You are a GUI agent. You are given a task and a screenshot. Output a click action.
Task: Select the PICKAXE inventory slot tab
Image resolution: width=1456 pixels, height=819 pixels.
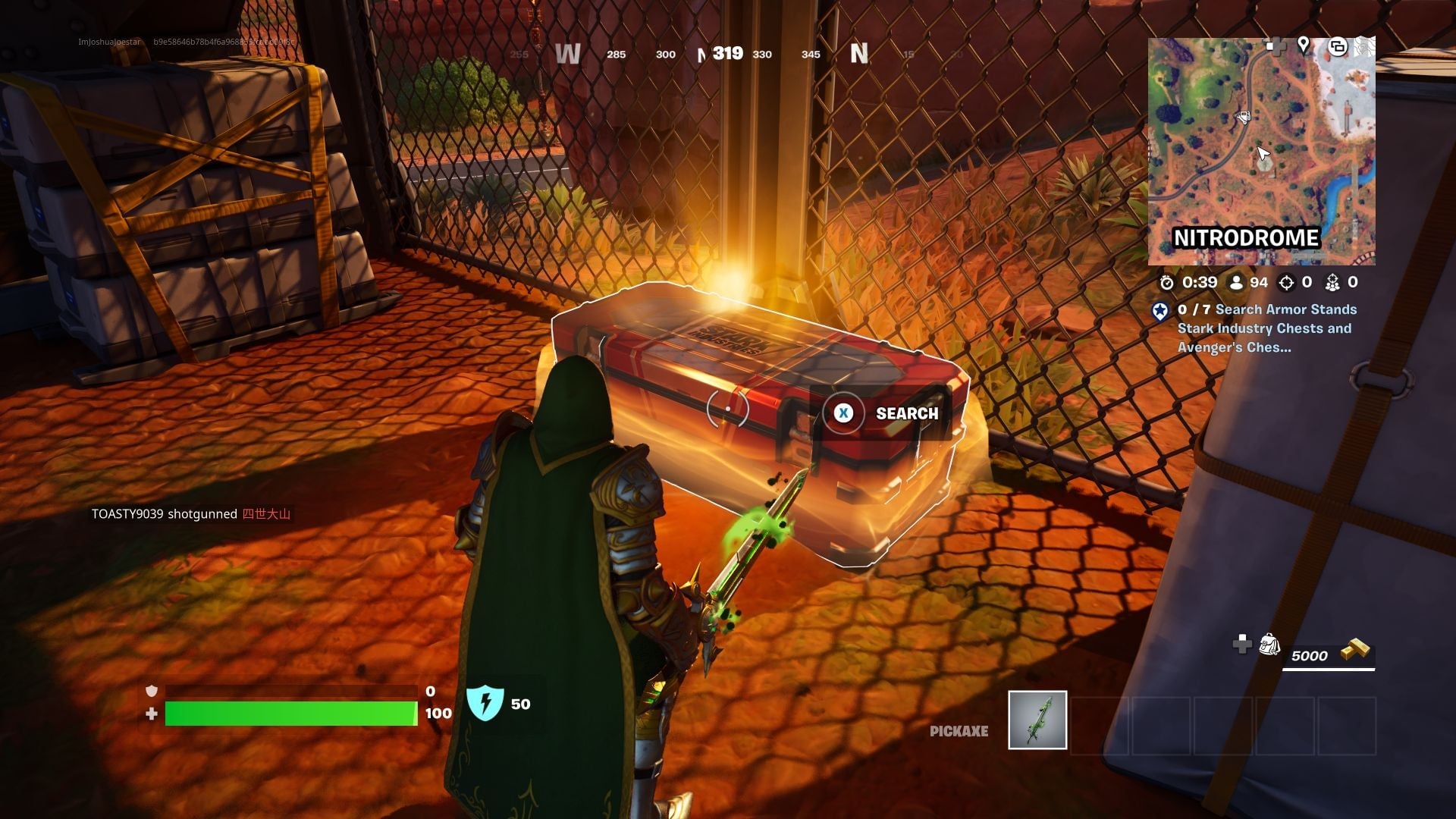[x=959, y=732]
